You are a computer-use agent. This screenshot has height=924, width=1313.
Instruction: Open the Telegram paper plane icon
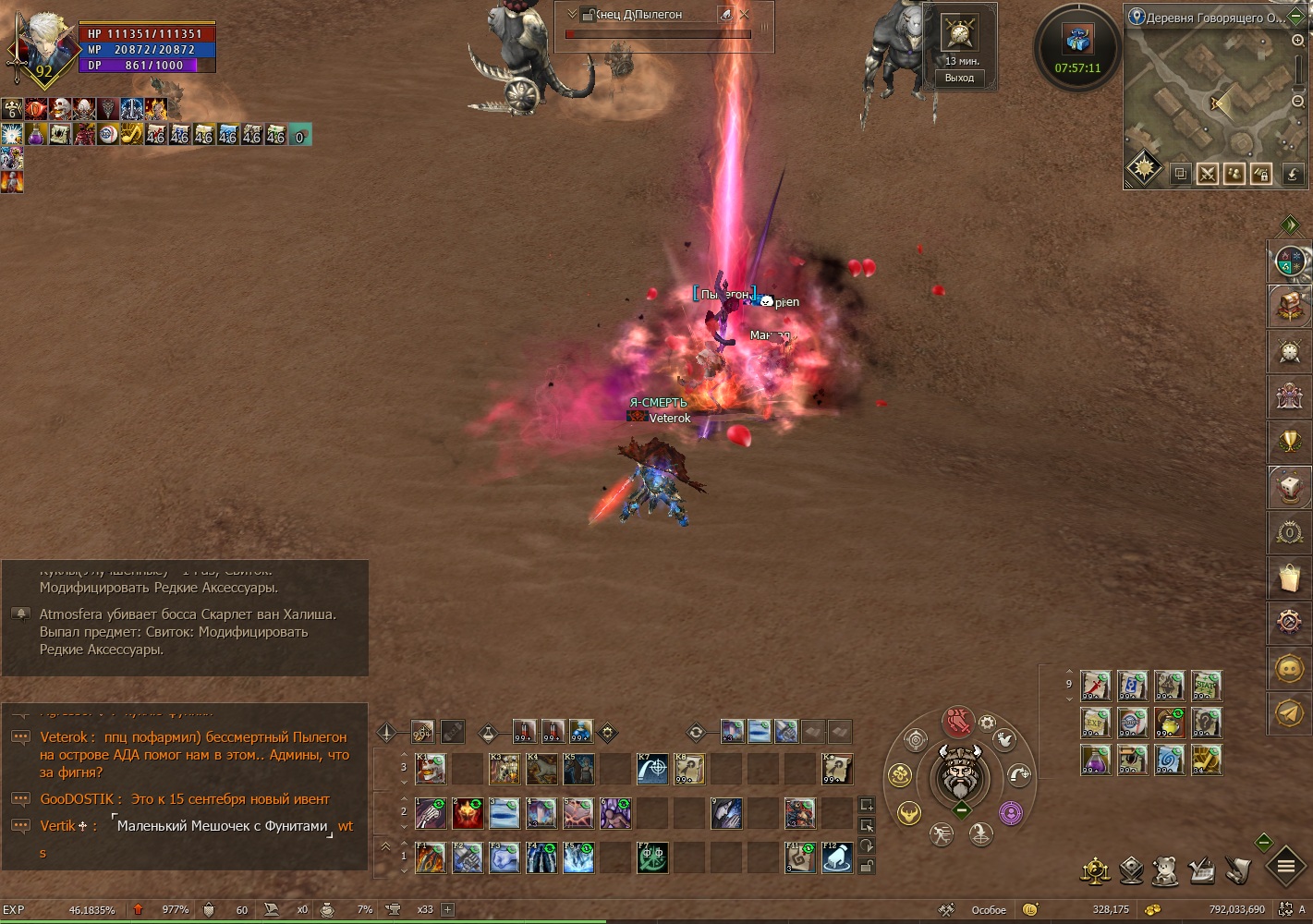click(1289, 712)
